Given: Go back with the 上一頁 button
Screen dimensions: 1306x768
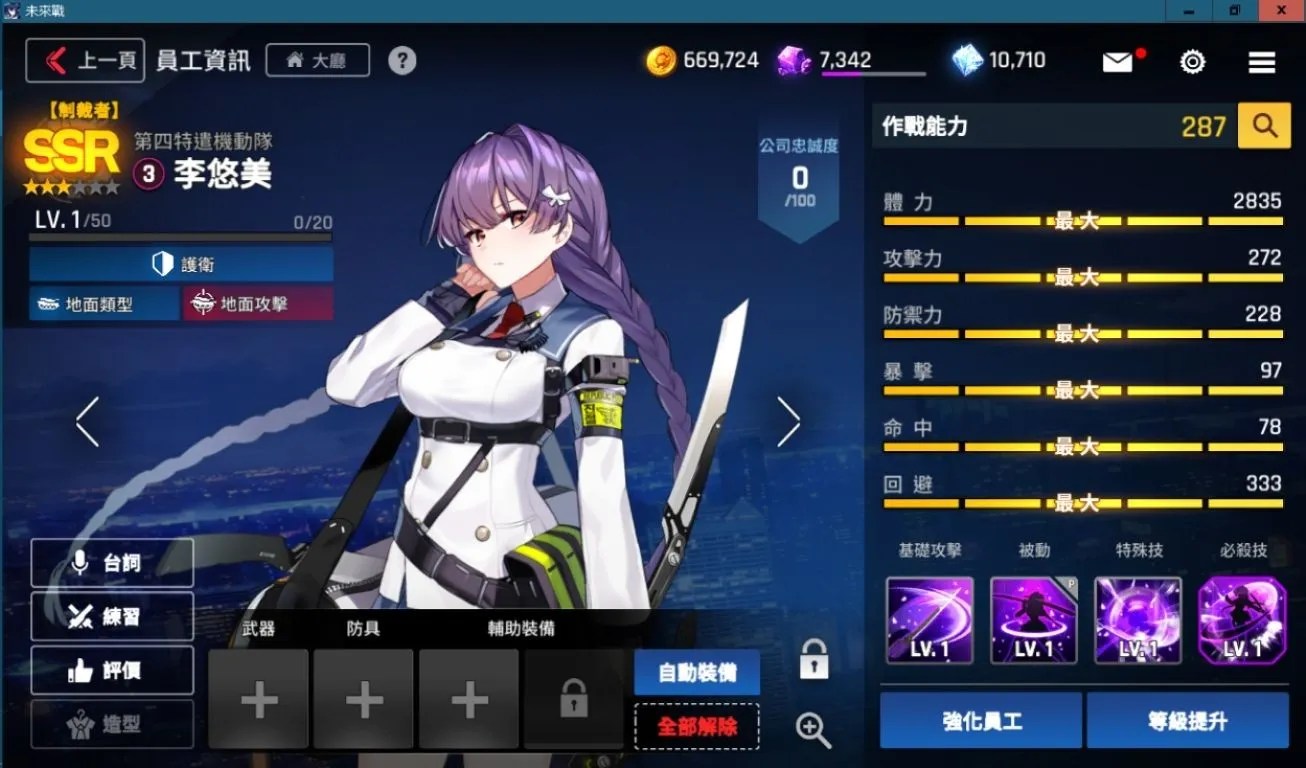Looking at the screenshot, I should (86, 60).
